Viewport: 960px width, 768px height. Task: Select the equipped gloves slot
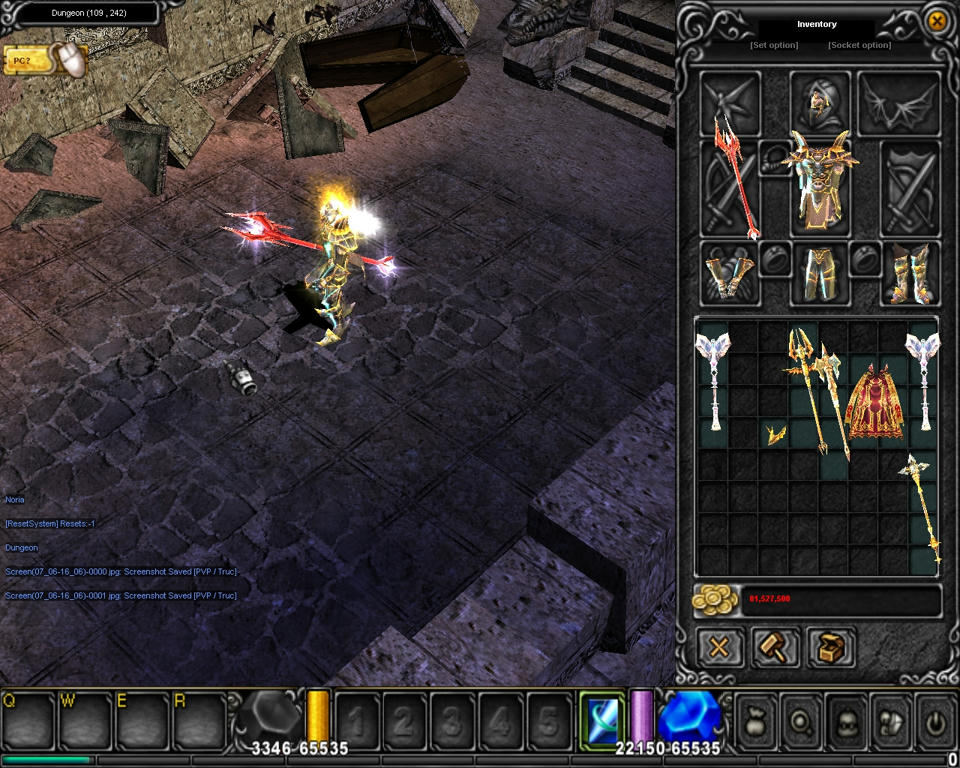pyautogui.click(x=729, y=274)
